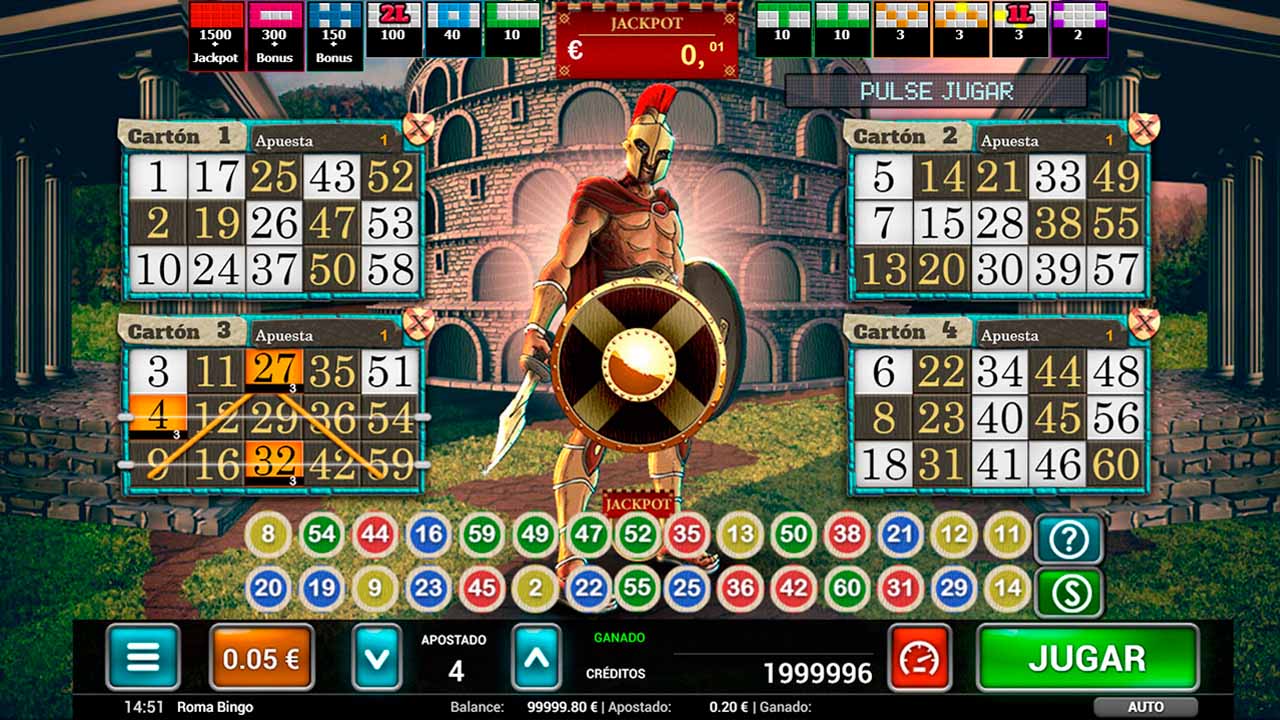Open the game menu with the hamburger icon

[x=141, y=658]
